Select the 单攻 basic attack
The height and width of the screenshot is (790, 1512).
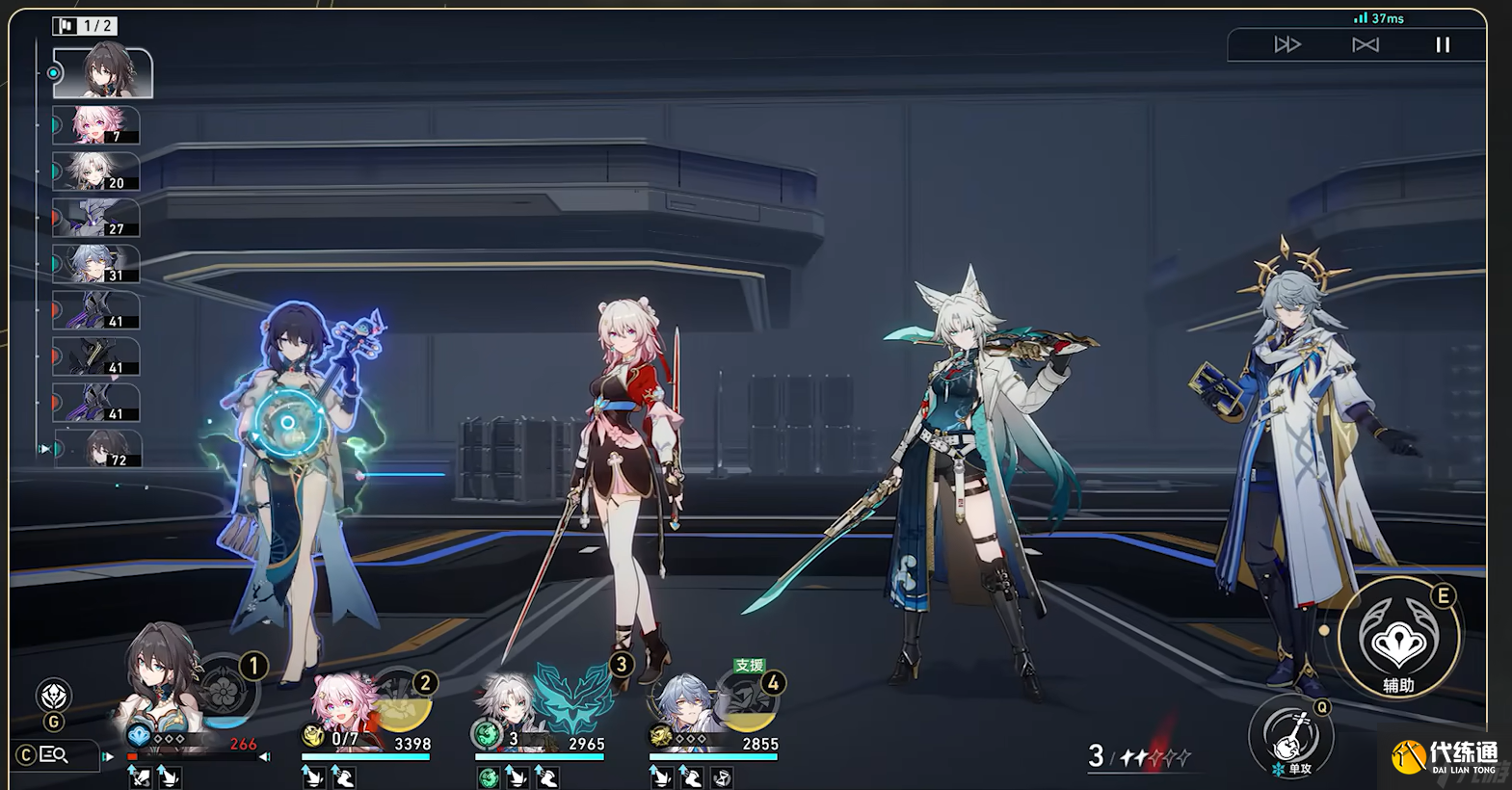tap(1291, 737)
